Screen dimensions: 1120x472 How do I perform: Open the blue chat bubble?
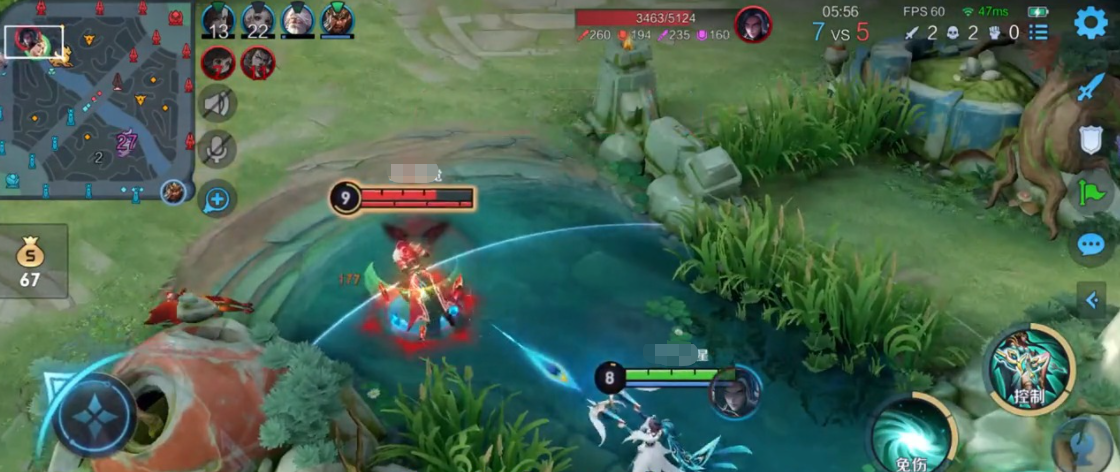click(1090, 244)
